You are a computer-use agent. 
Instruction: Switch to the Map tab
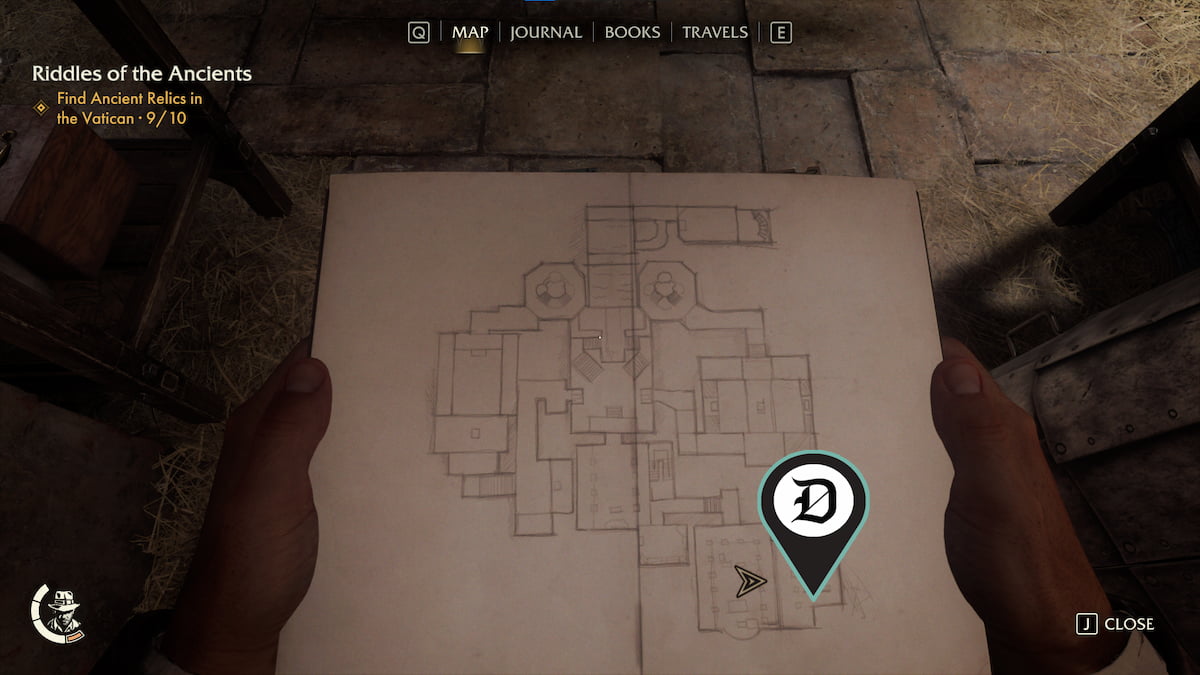click(x=470, y=32)
